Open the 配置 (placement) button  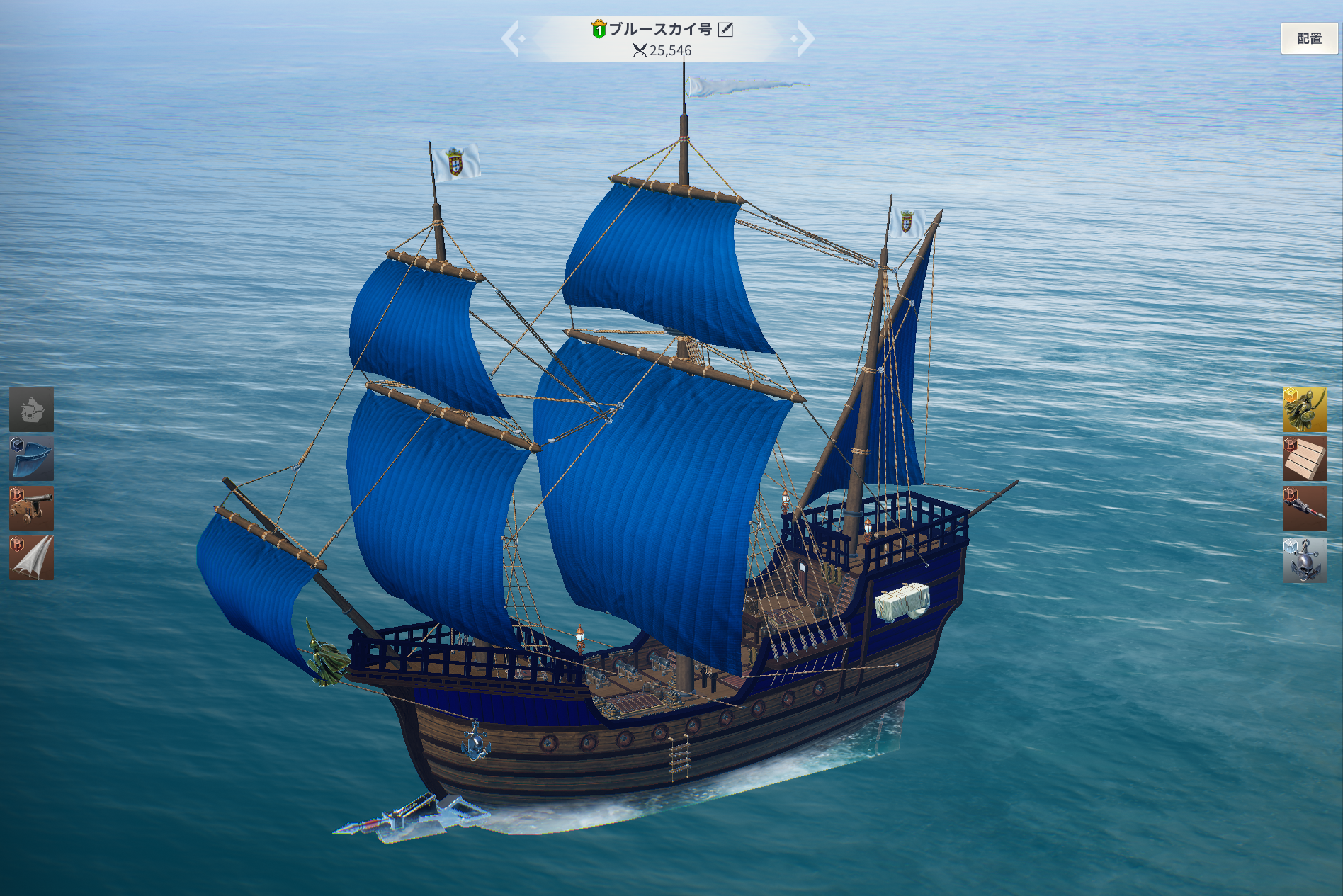tap(1308, 39)
